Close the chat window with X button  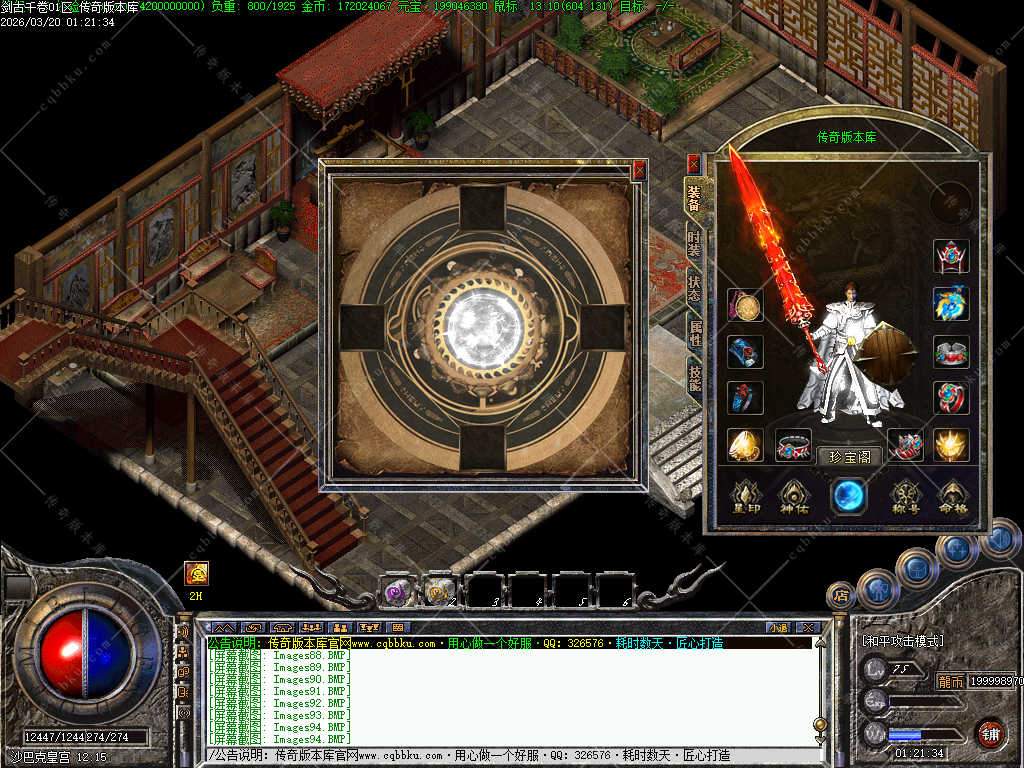pos(807,628)
